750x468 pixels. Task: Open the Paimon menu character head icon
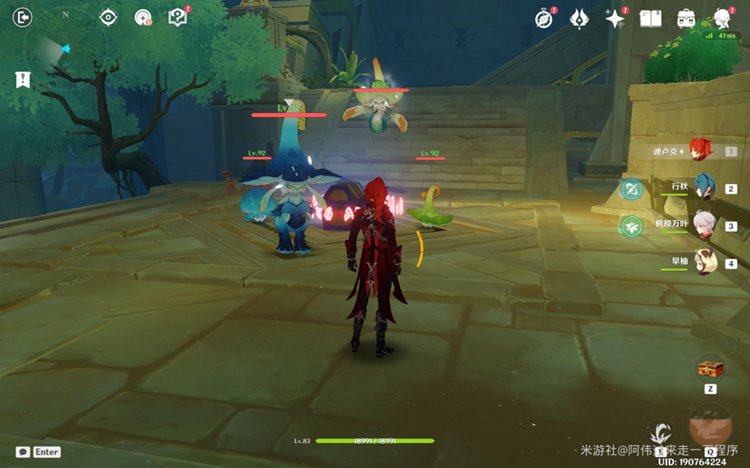pyautogui.click(x=722, y=18)
